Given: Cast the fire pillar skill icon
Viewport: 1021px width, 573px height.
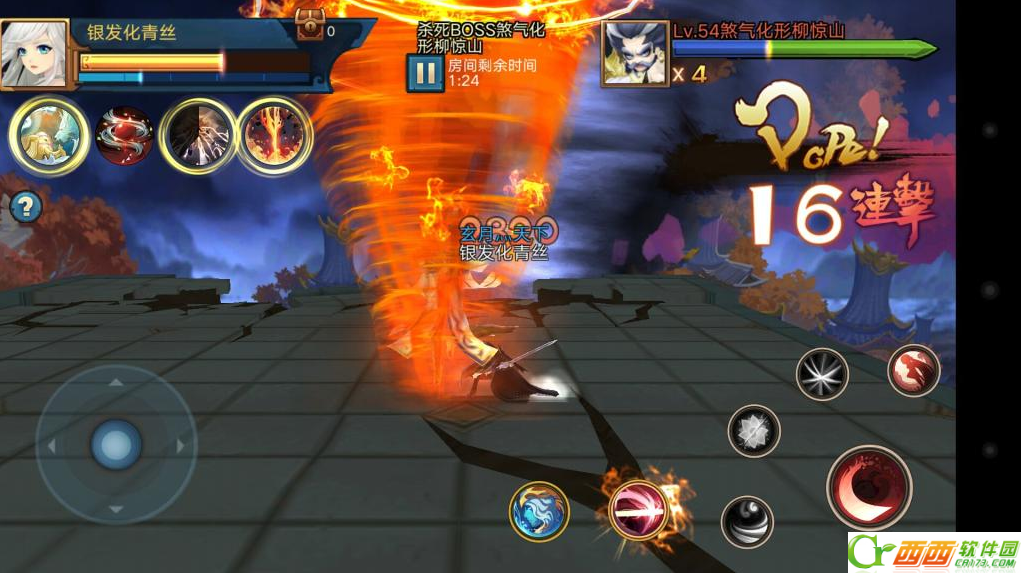Looking at the screenshot, I should click(x=274, y=135).
